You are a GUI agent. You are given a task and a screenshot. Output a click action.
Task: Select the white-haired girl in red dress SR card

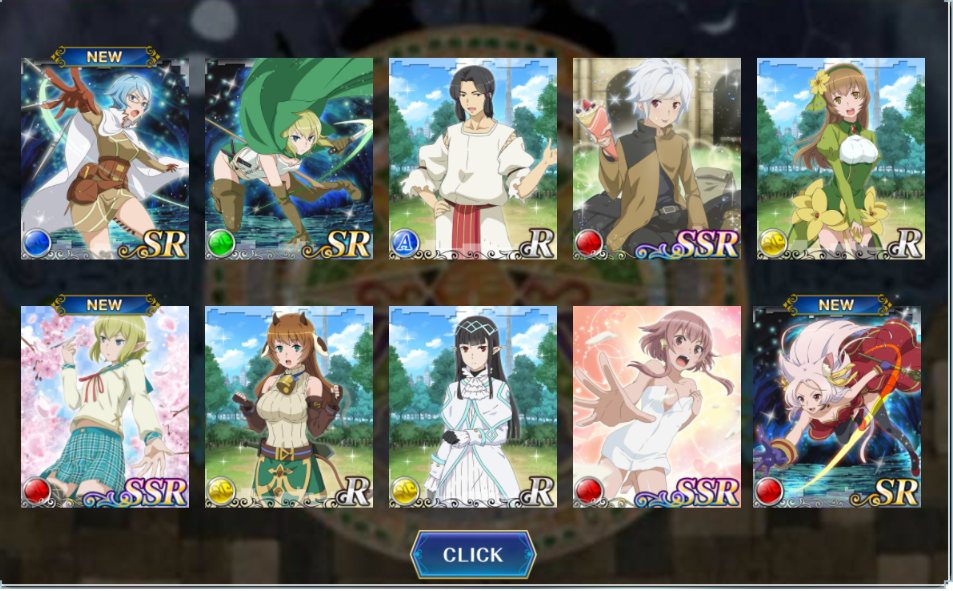point(837,407)
